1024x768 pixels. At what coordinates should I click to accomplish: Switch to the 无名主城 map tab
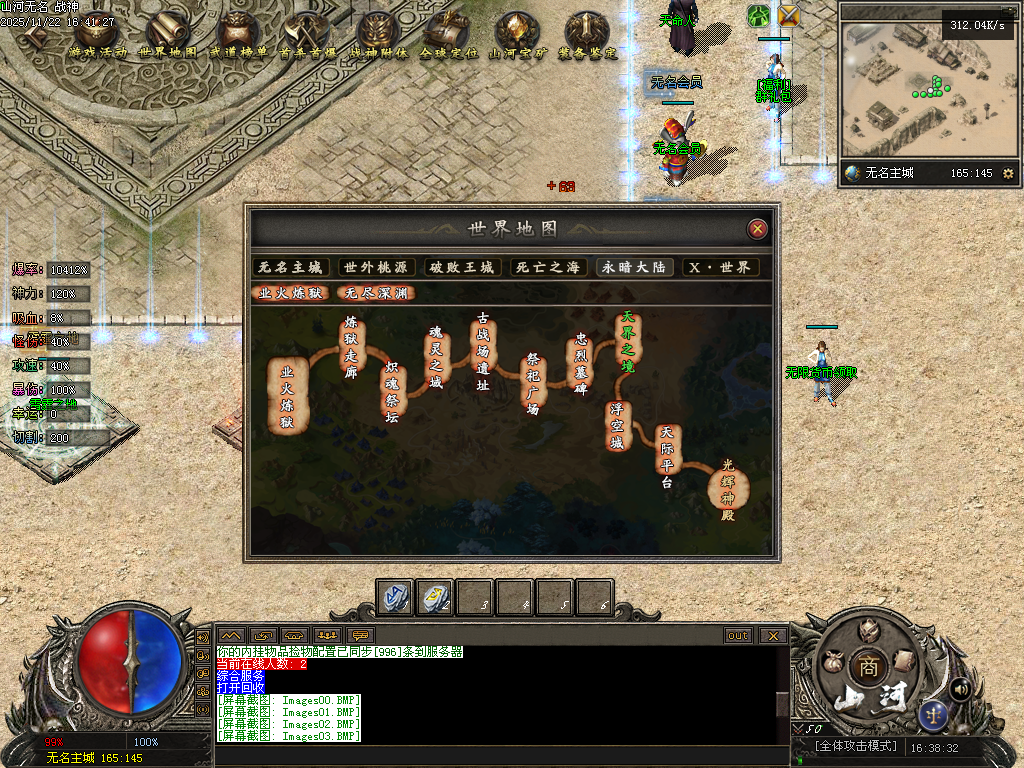coord(290,267)
